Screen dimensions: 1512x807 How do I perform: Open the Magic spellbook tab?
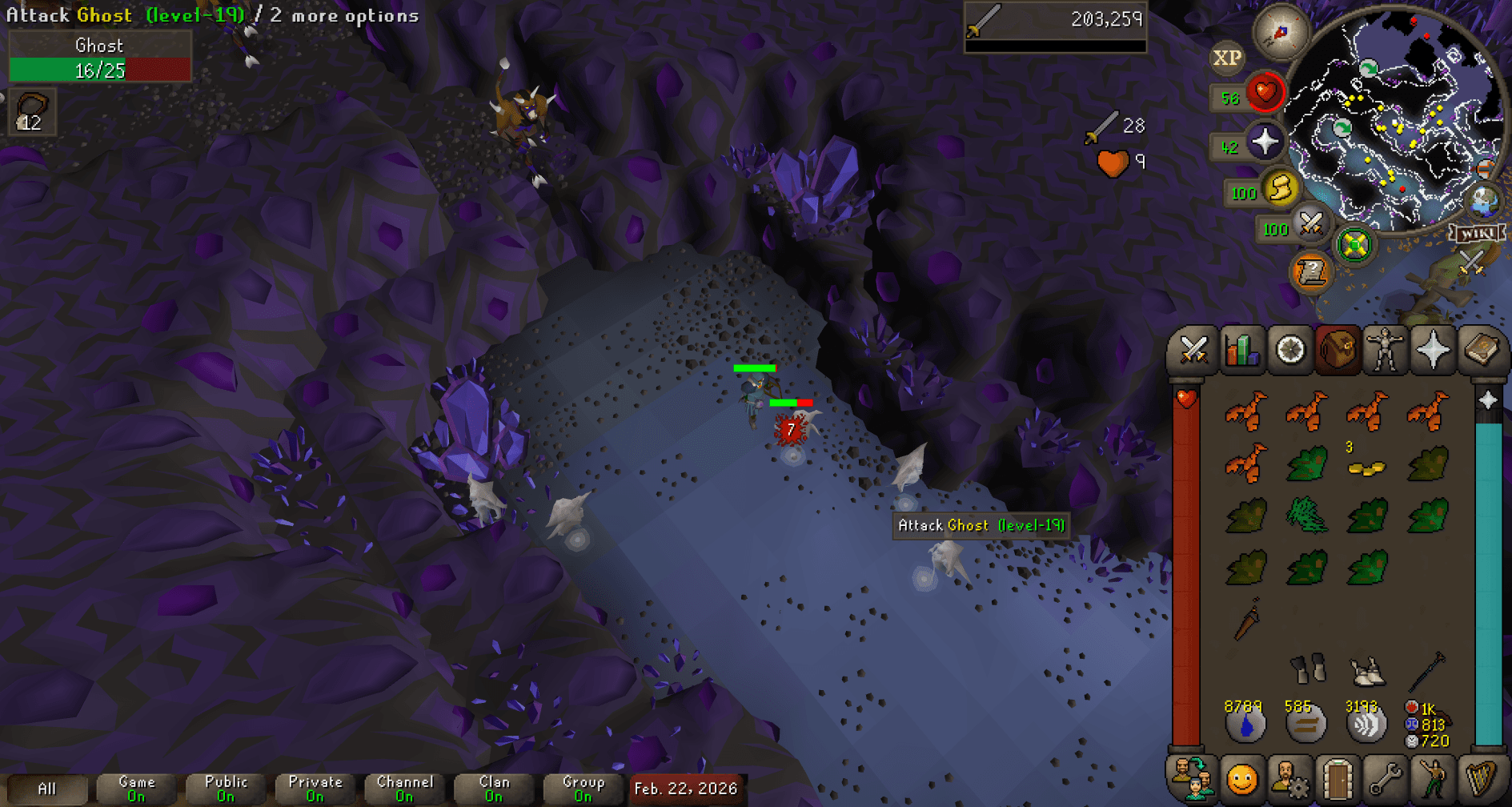(1485, 350)
